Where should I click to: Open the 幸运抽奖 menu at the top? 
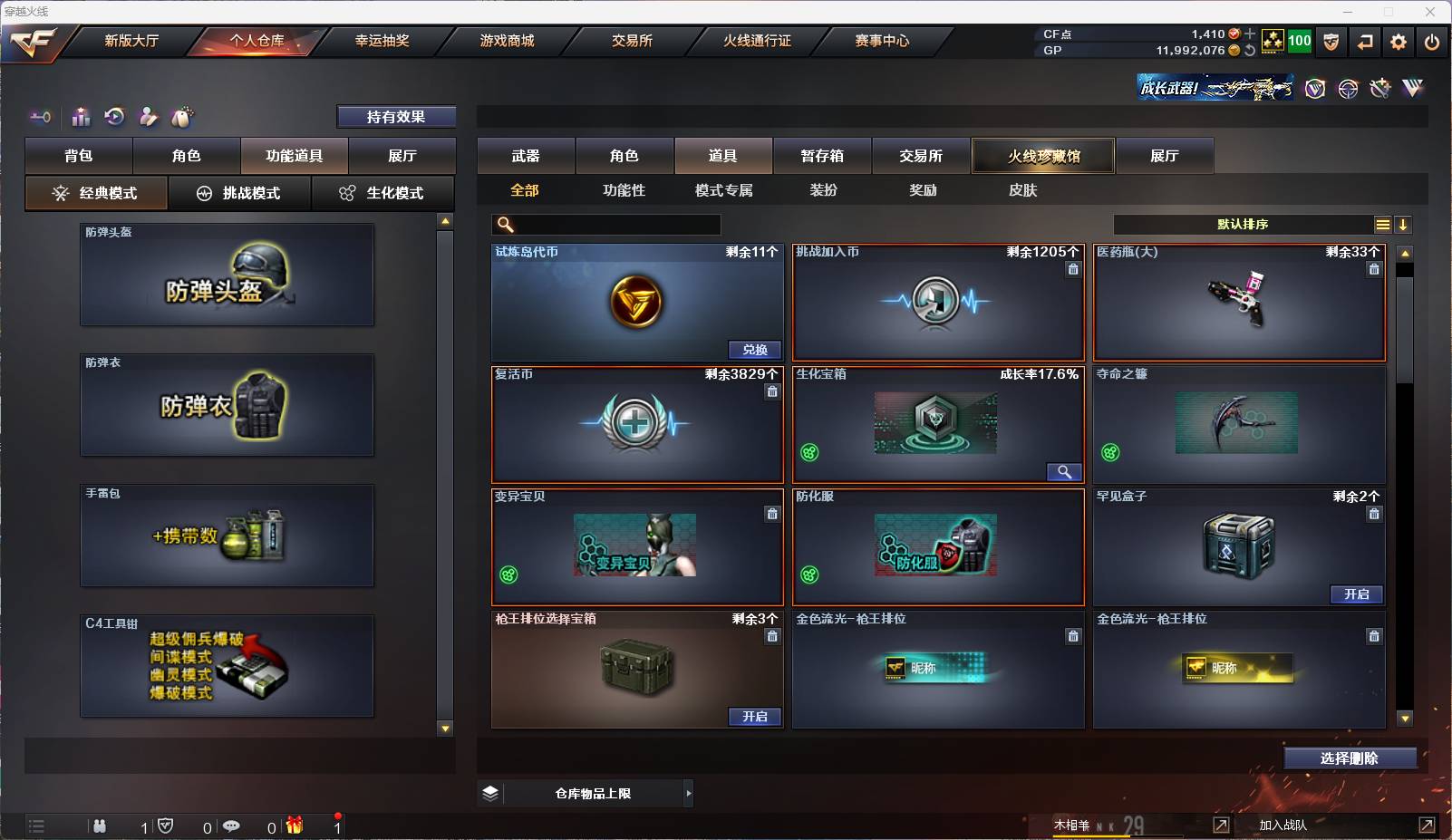382,41
